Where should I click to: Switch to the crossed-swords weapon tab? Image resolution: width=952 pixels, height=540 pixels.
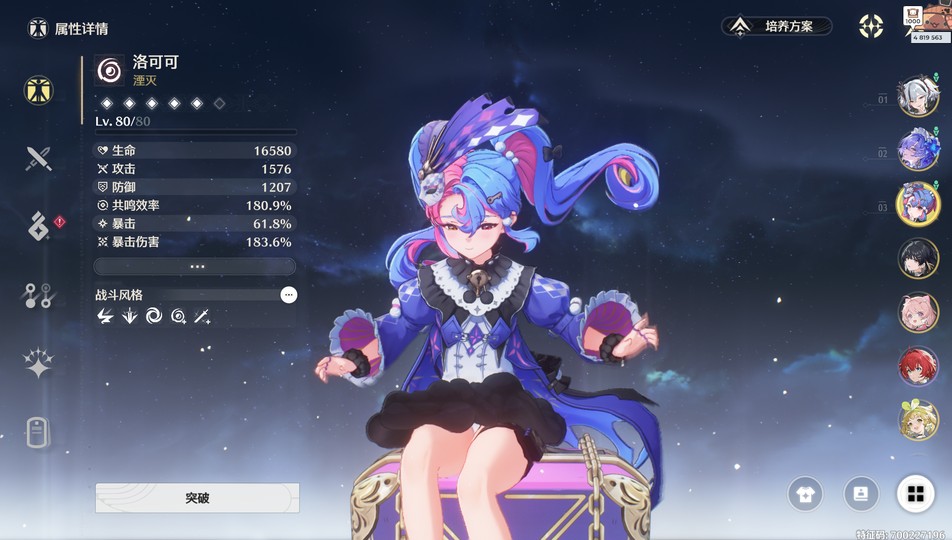pyautogui.click(x=38, y=158)
